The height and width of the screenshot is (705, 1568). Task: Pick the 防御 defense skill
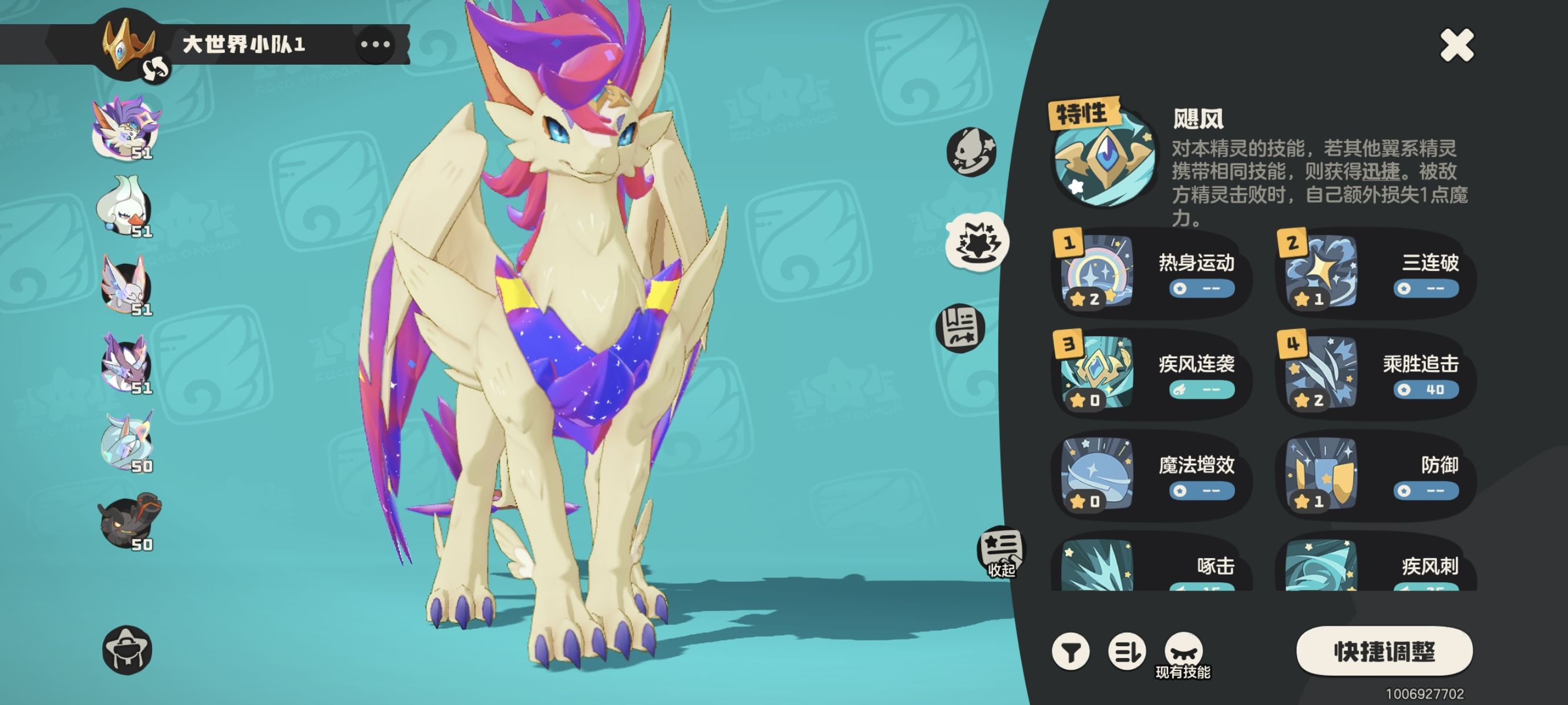(1374, 475)
